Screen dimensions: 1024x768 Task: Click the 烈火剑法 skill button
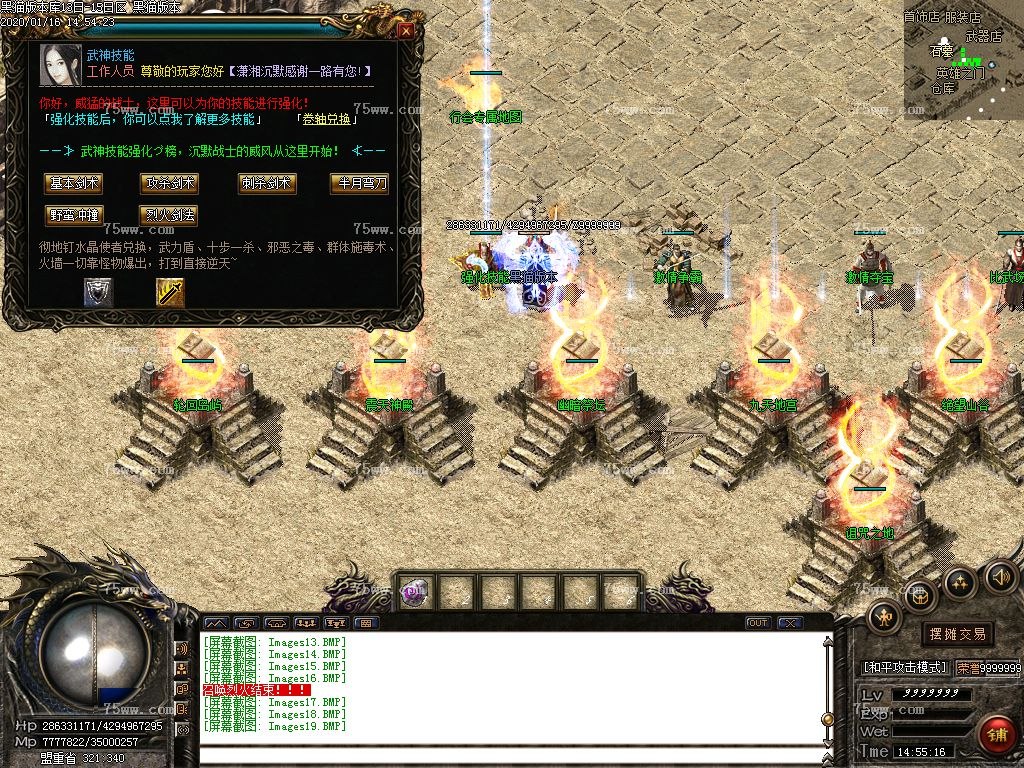[x=168, y=215]
